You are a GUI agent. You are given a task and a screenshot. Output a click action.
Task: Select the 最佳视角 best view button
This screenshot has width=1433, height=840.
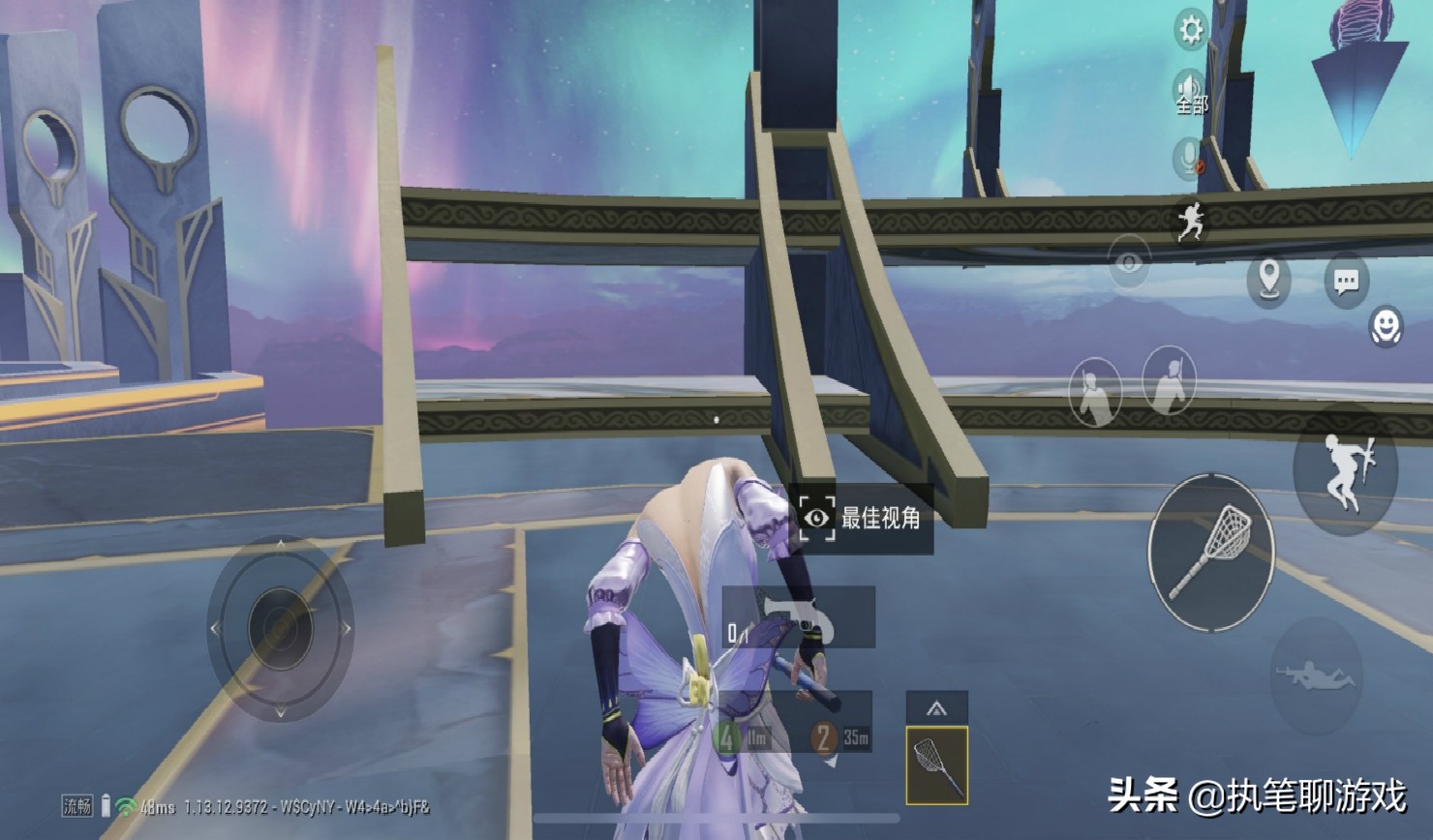pos(861,518)
